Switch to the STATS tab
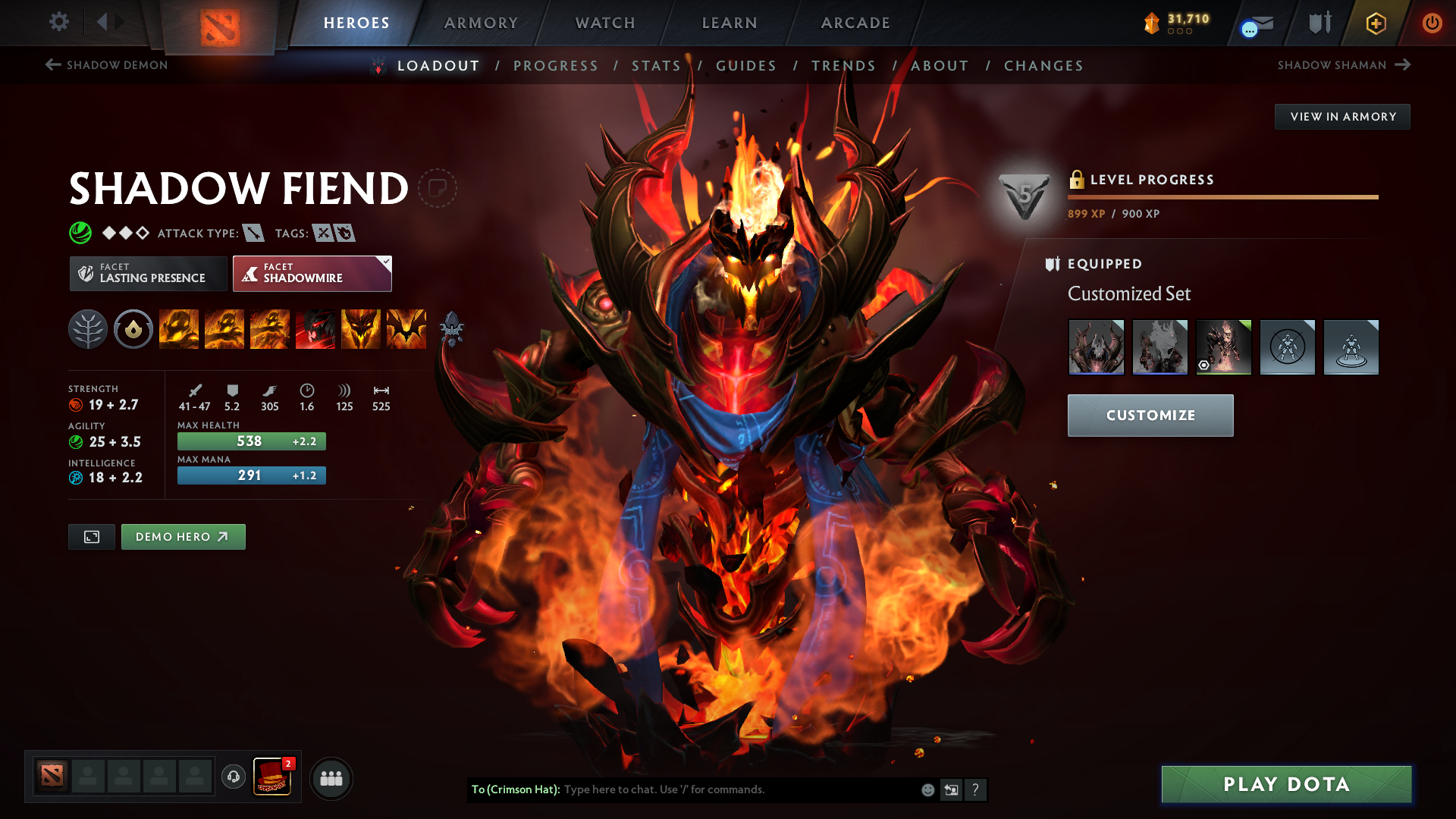This screenshot has width=1456, height=819. [x=657, y=66]
